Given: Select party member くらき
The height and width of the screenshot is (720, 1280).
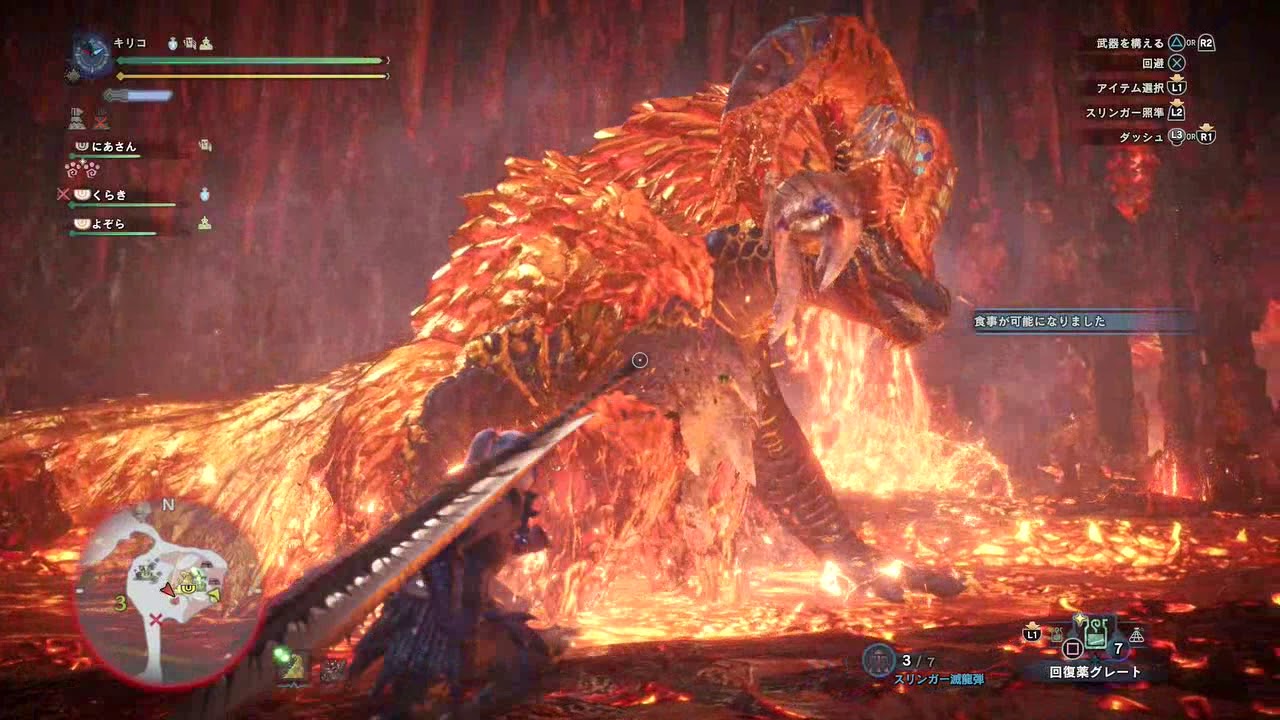Looking at the screenshot, I should pyautogui.click(x=110, y=195).
